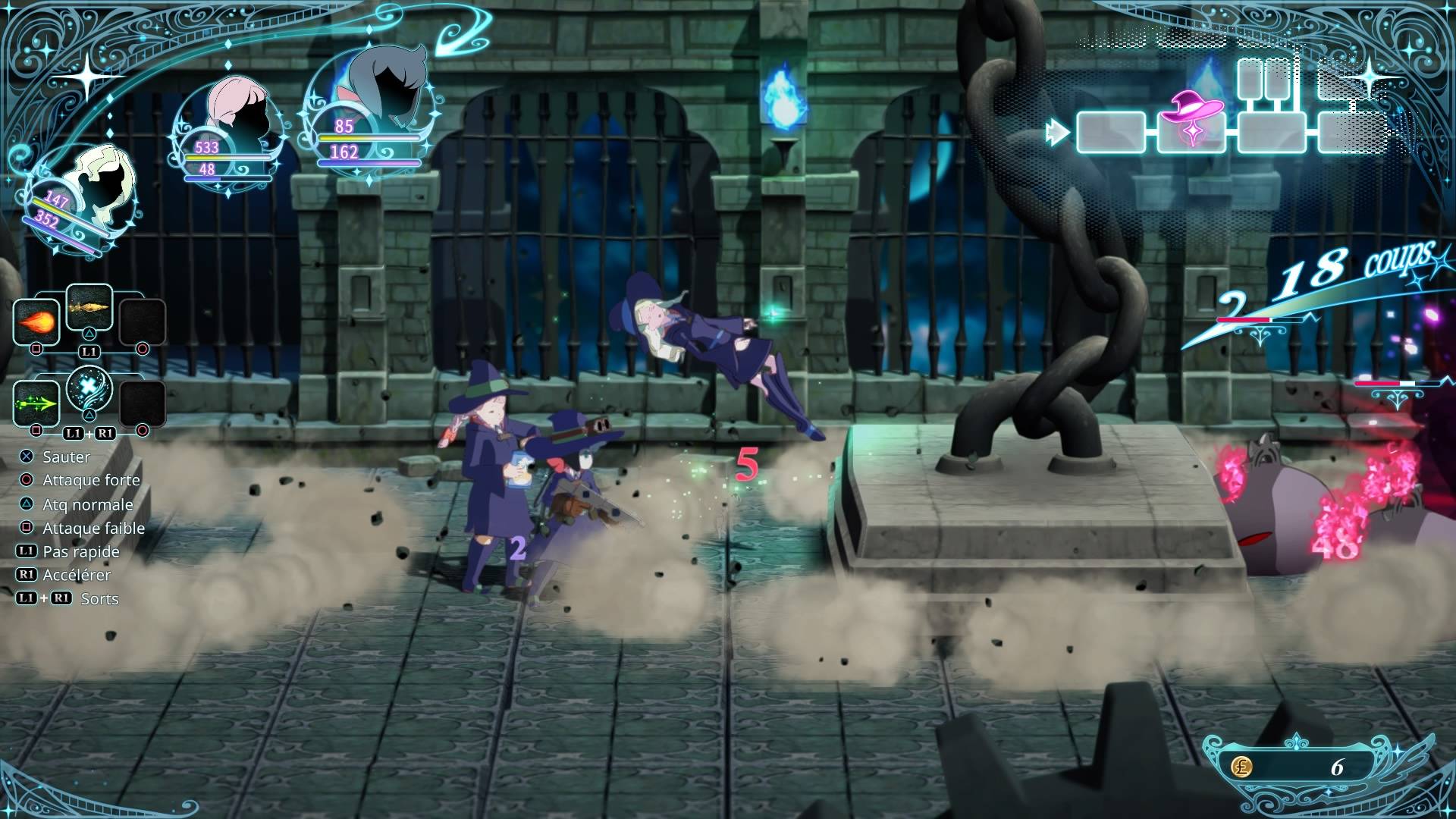Select the fireball spell icon

tap(36, 323)
